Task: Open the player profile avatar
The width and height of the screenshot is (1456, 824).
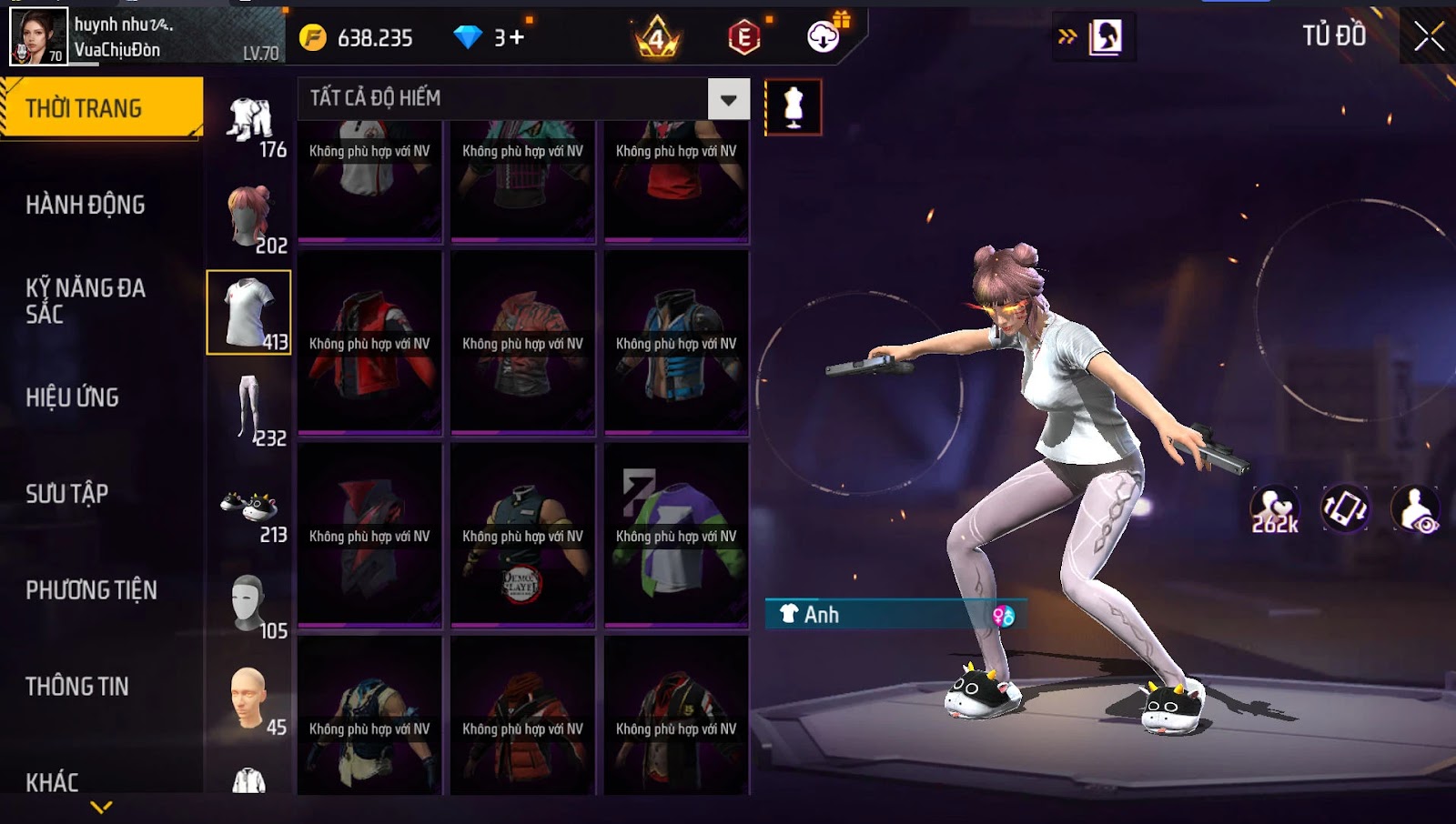Action: (x=38, y=36)
